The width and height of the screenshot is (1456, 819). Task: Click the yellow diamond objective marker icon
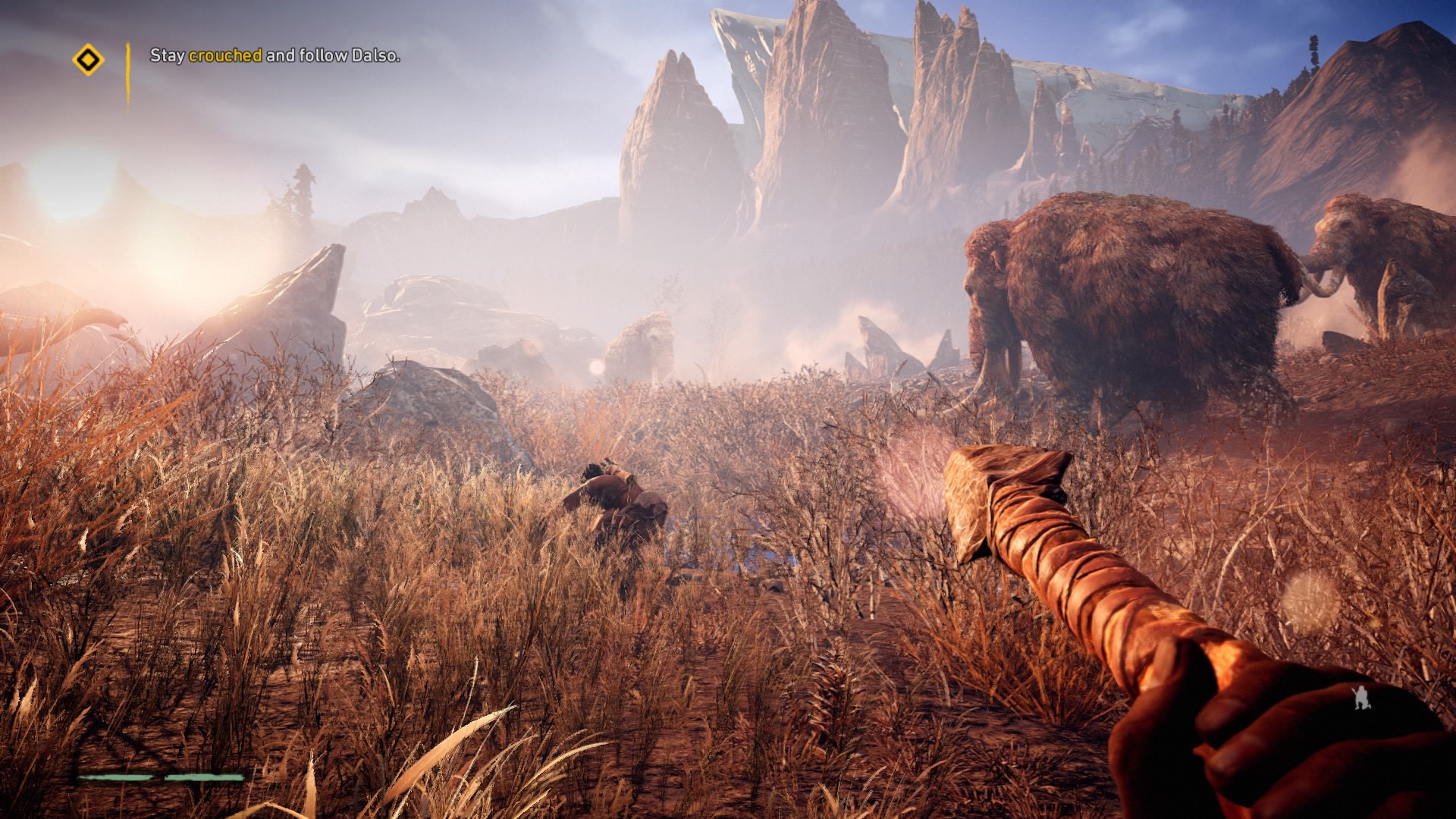coord(88,59)
